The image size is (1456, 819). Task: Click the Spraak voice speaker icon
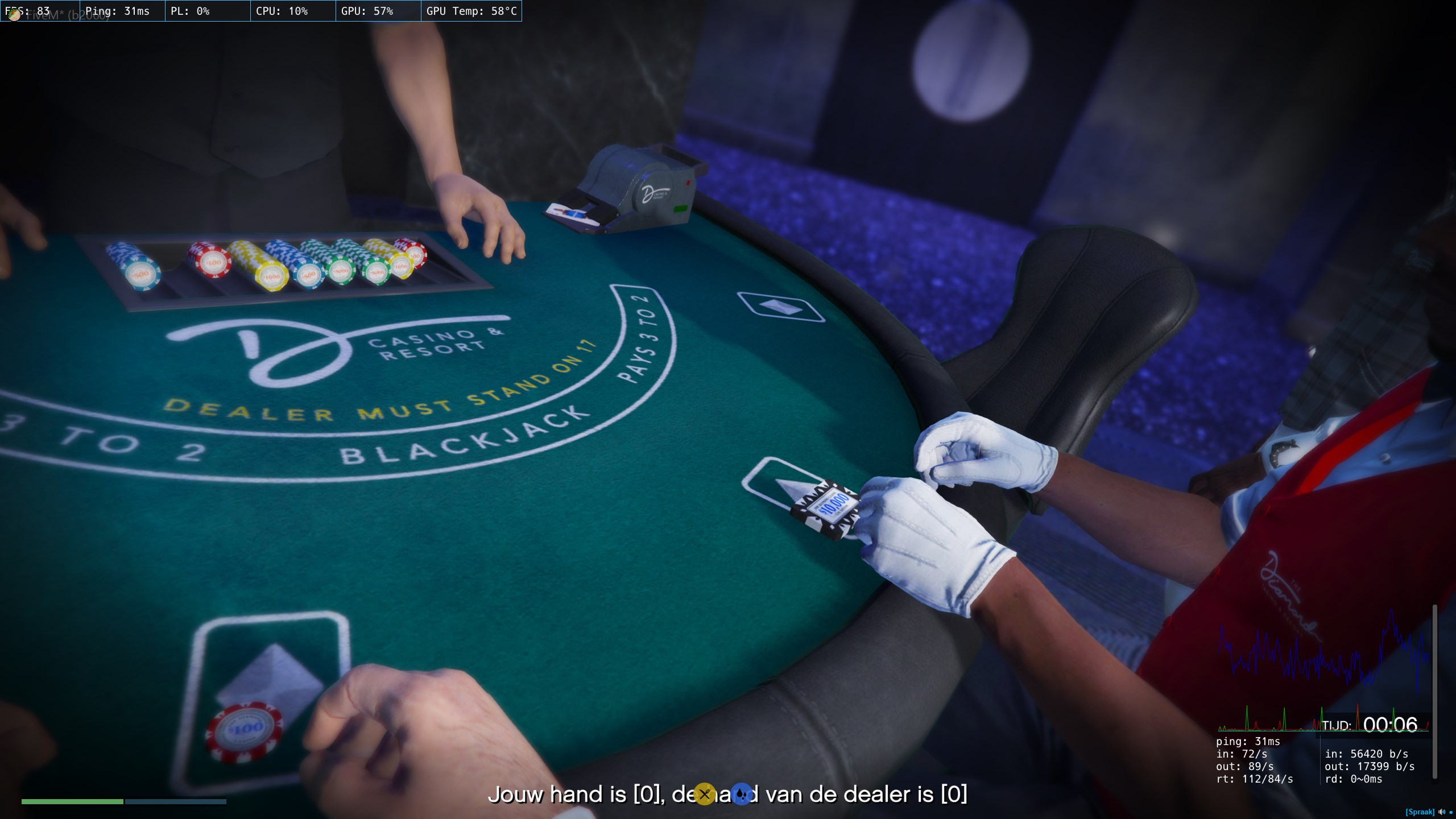(1441, 812)
